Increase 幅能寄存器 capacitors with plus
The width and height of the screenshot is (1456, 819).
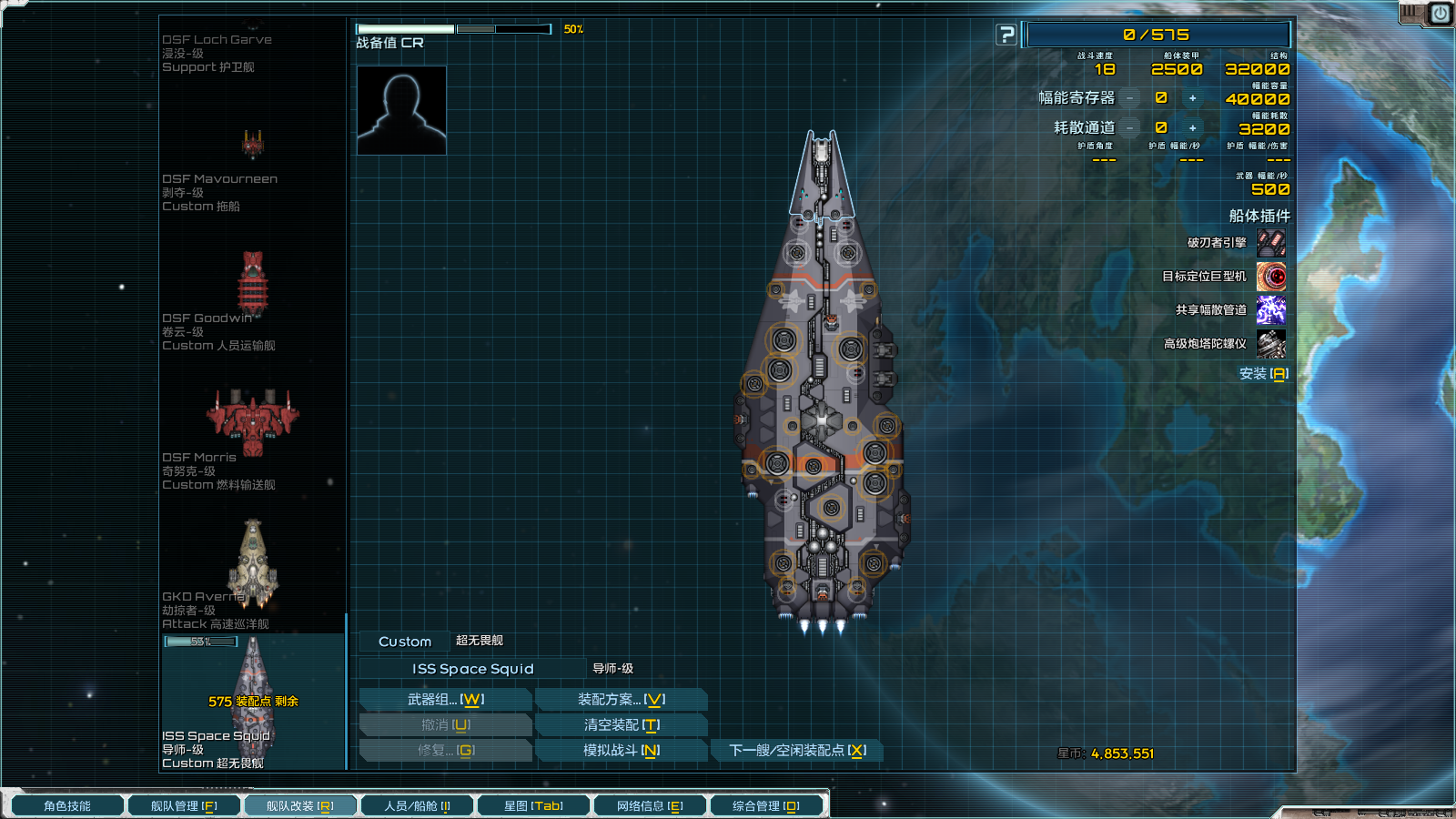(1192, 98)
